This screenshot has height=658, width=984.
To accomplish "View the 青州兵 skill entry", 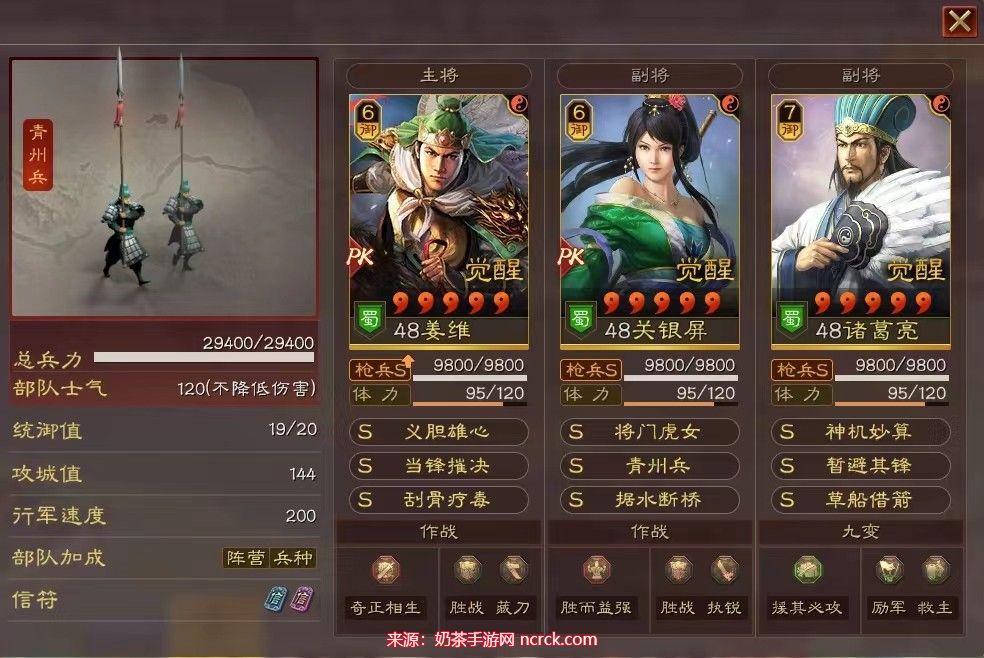I will click(x=650, y=465).
